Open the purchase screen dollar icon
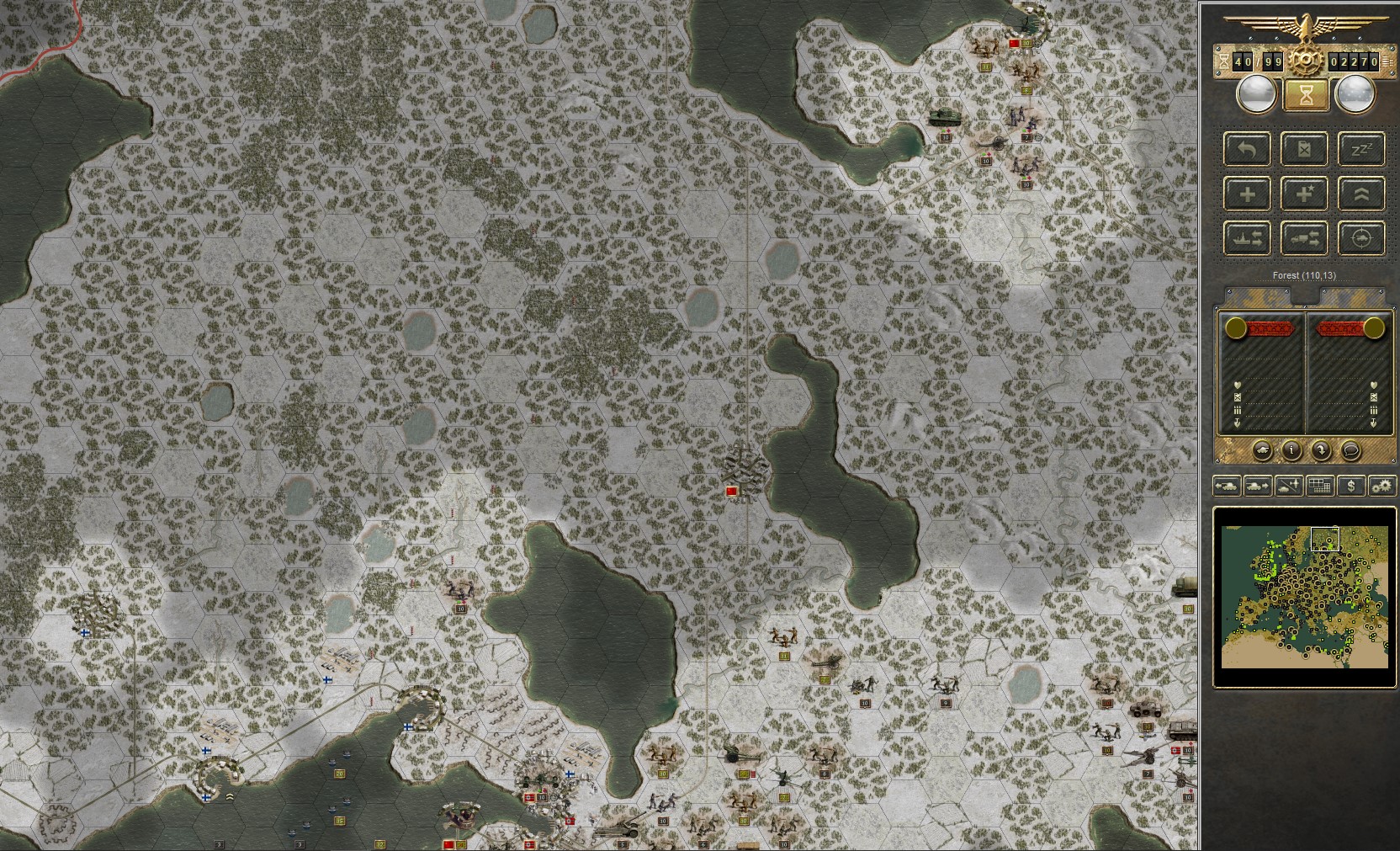Screen dimensions: 1400x851 [x=1351, y=486]
